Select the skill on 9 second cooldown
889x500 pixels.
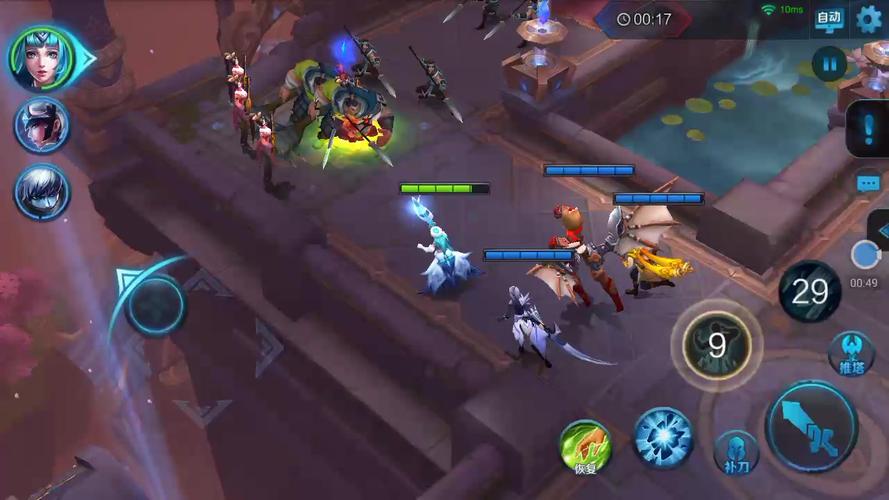coord(716,346)
